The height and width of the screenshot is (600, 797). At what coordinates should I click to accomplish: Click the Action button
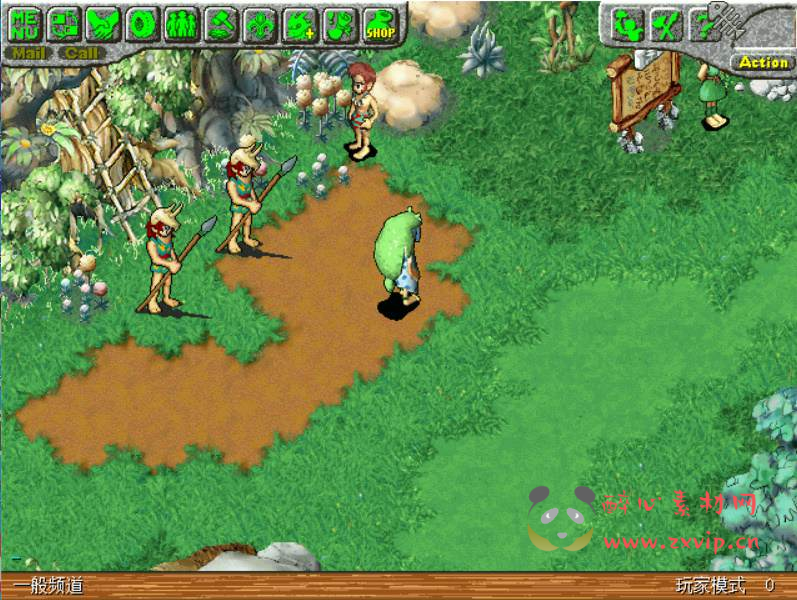pyautogui.click(x=763, y=62)
